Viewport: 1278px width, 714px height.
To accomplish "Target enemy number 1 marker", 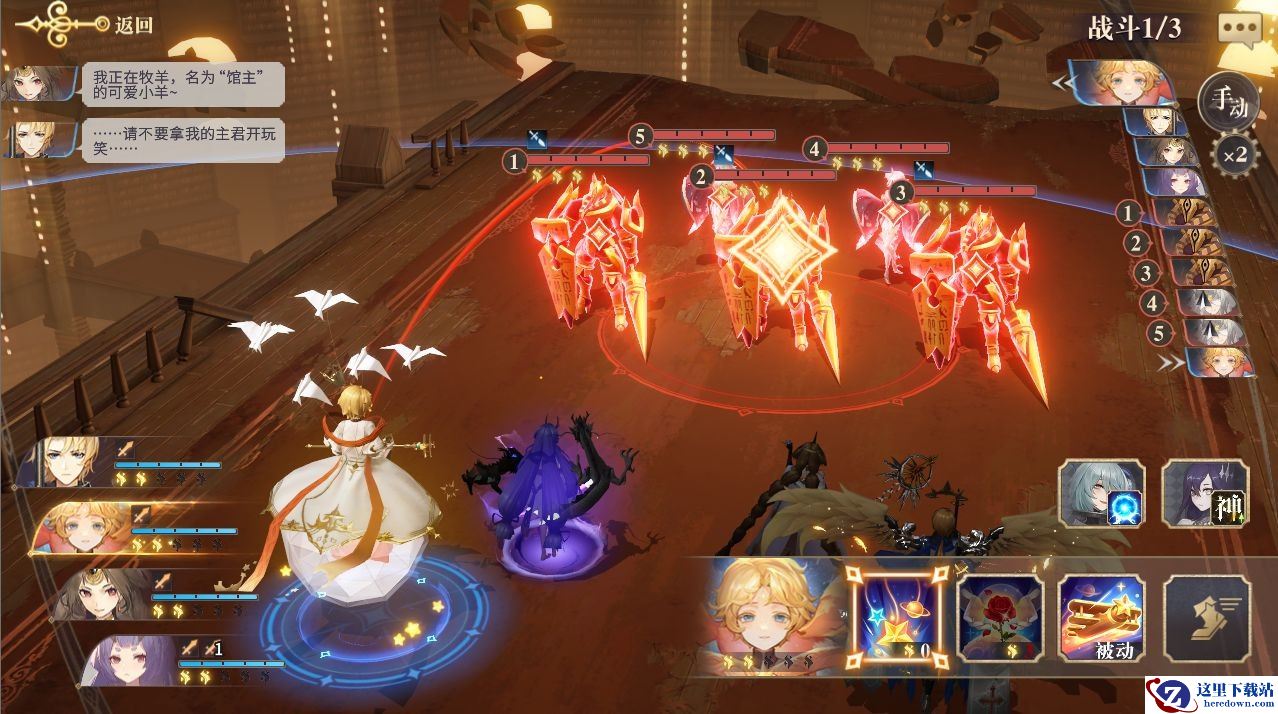I will (x=515, y=160).
